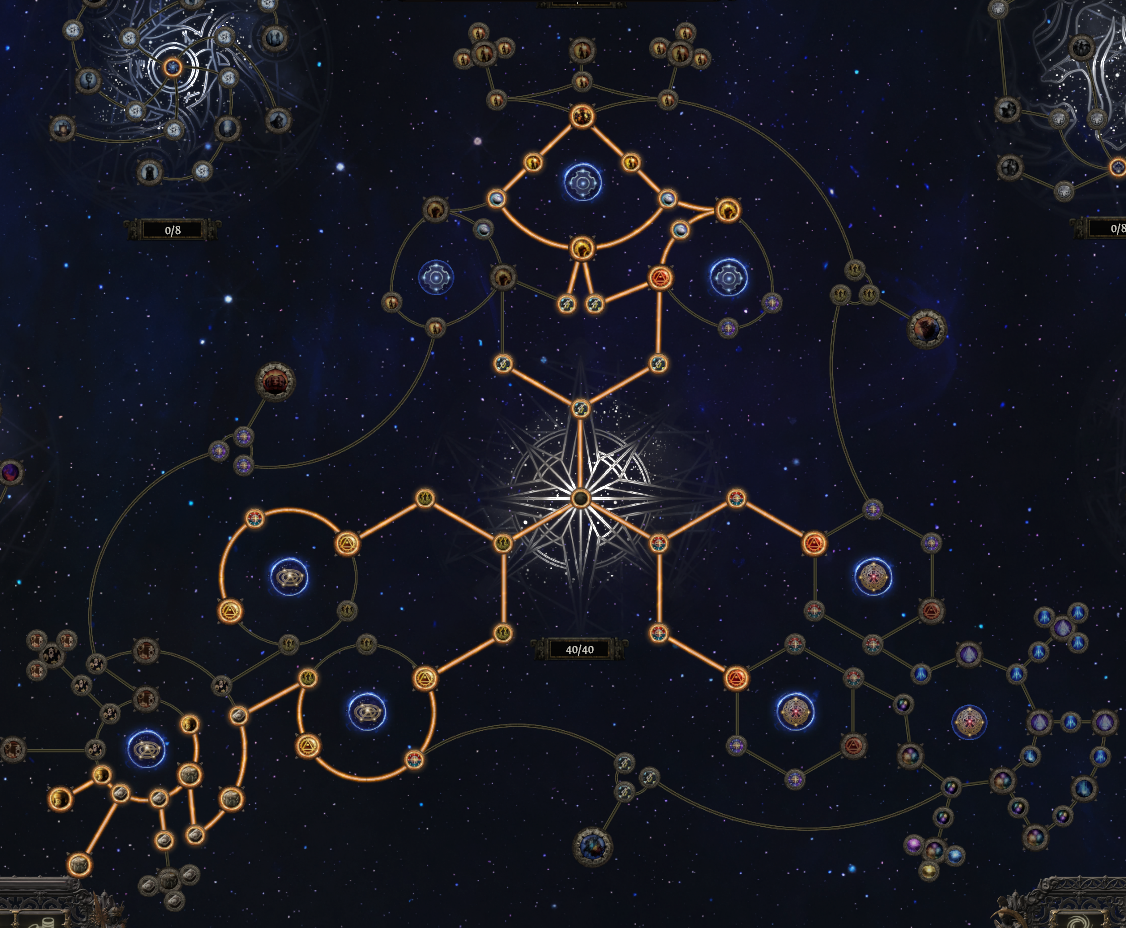Click the dark red keystone node

(275, 381)
